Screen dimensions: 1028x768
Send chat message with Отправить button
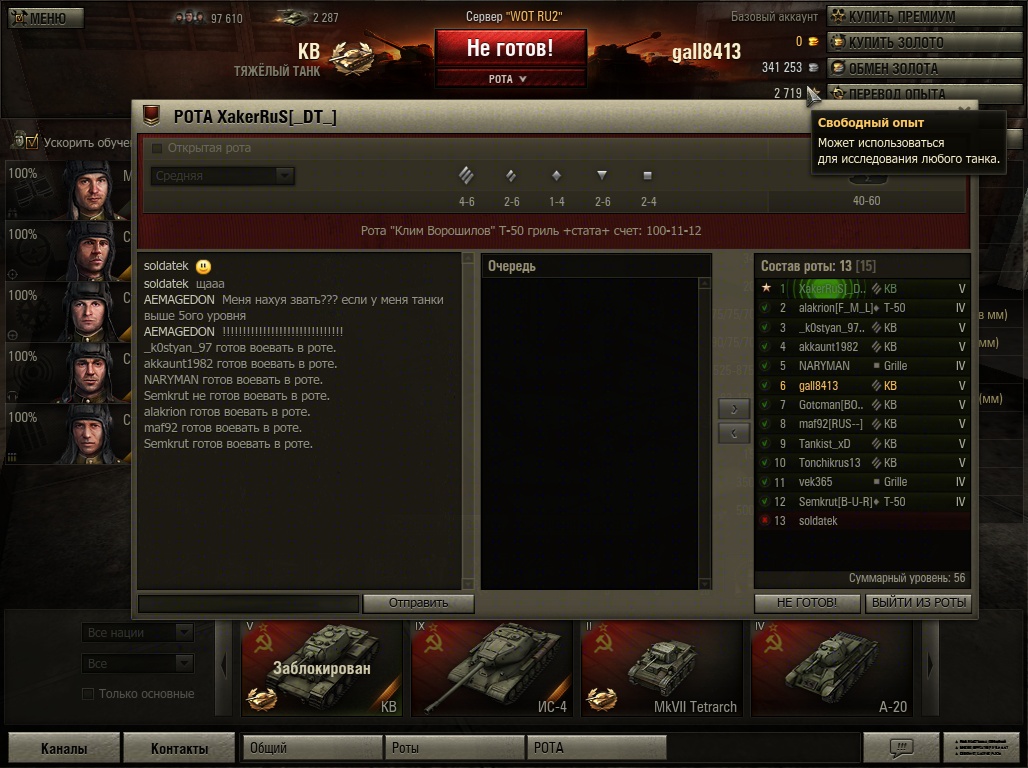[x=418, y=603]
